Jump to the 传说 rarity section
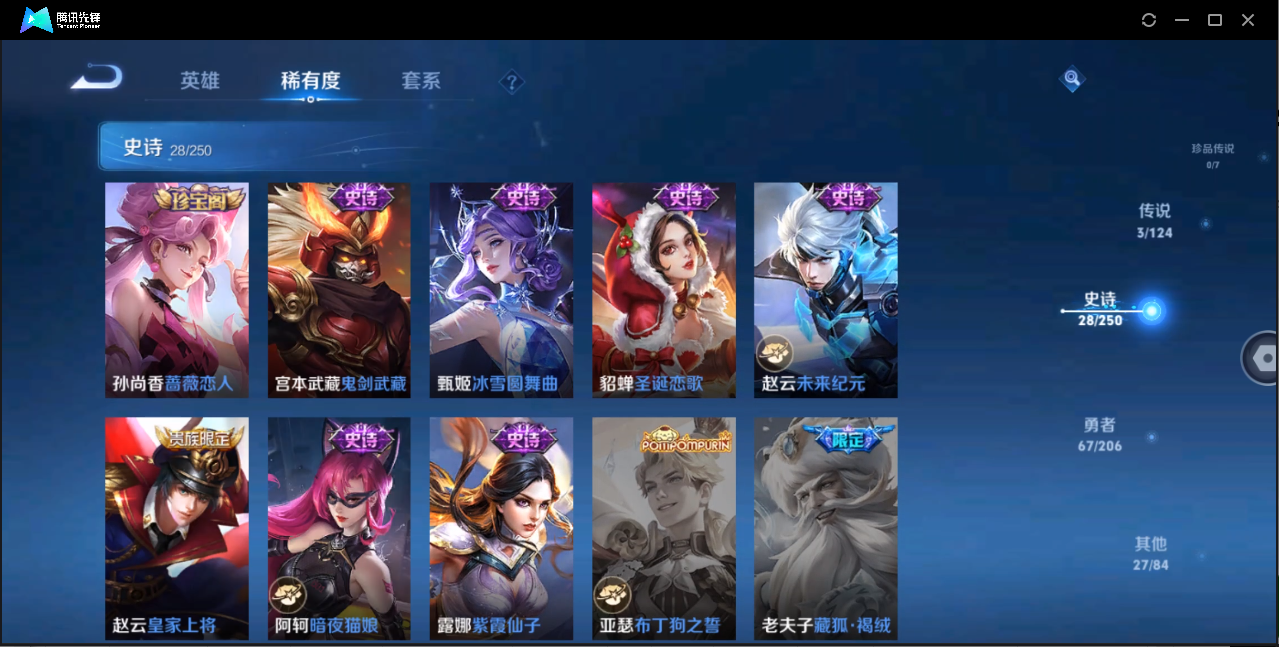This screenshot has width=1279, height=647. [x=1154, y=221]
